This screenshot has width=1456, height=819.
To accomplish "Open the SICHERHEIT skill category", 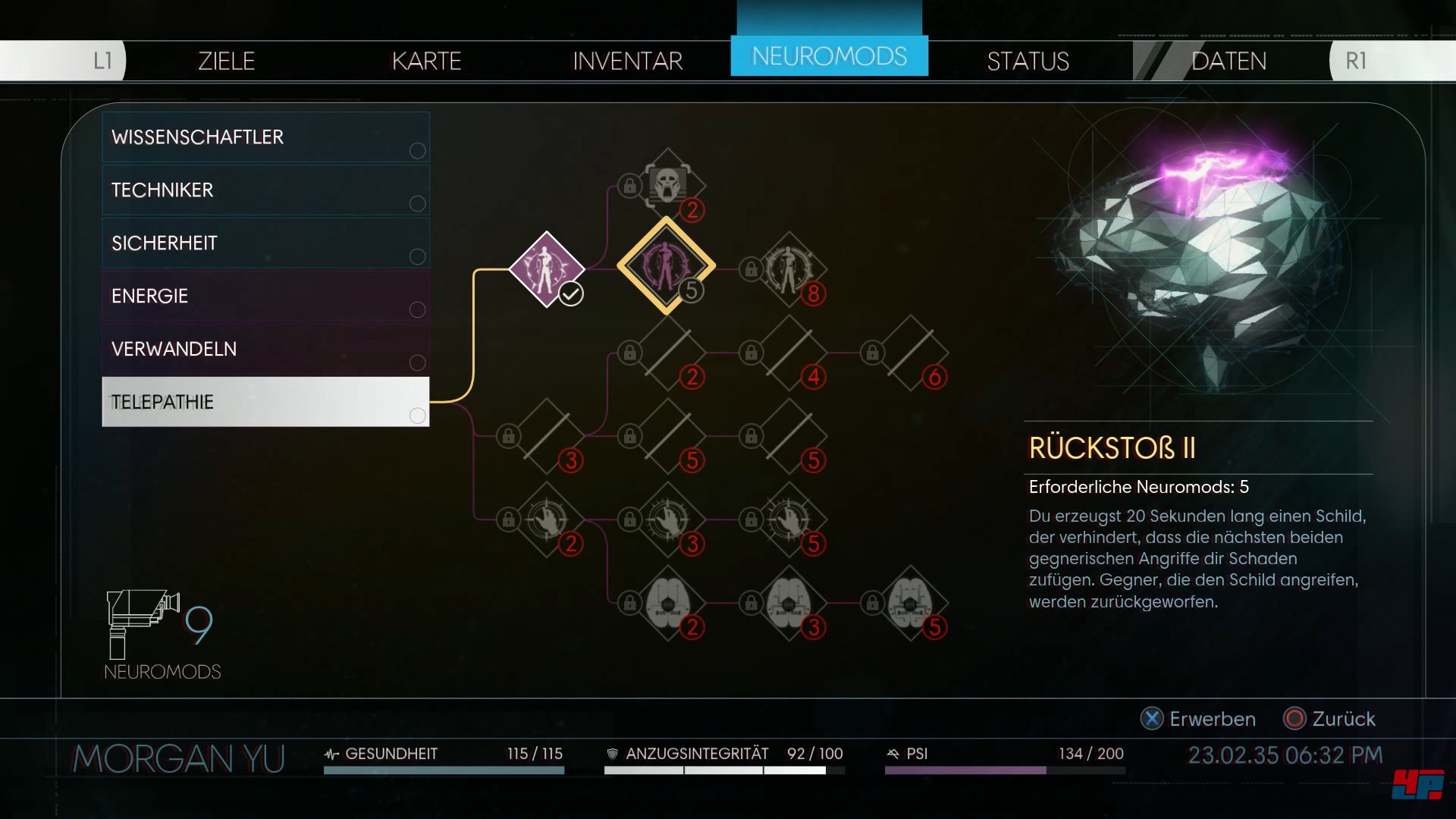I will coord(265,243).
